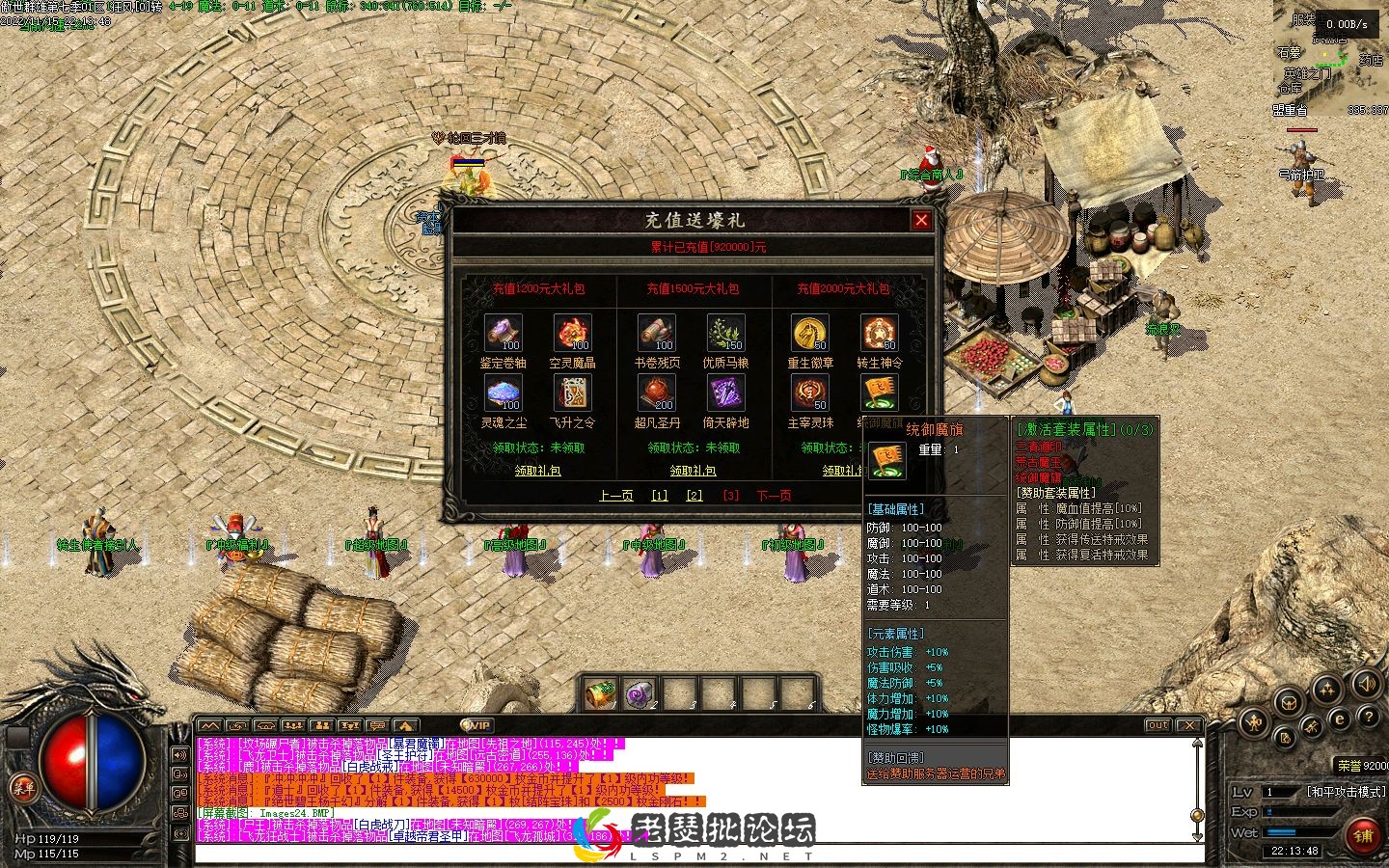Open the character figure round button

coord(1252,721)
